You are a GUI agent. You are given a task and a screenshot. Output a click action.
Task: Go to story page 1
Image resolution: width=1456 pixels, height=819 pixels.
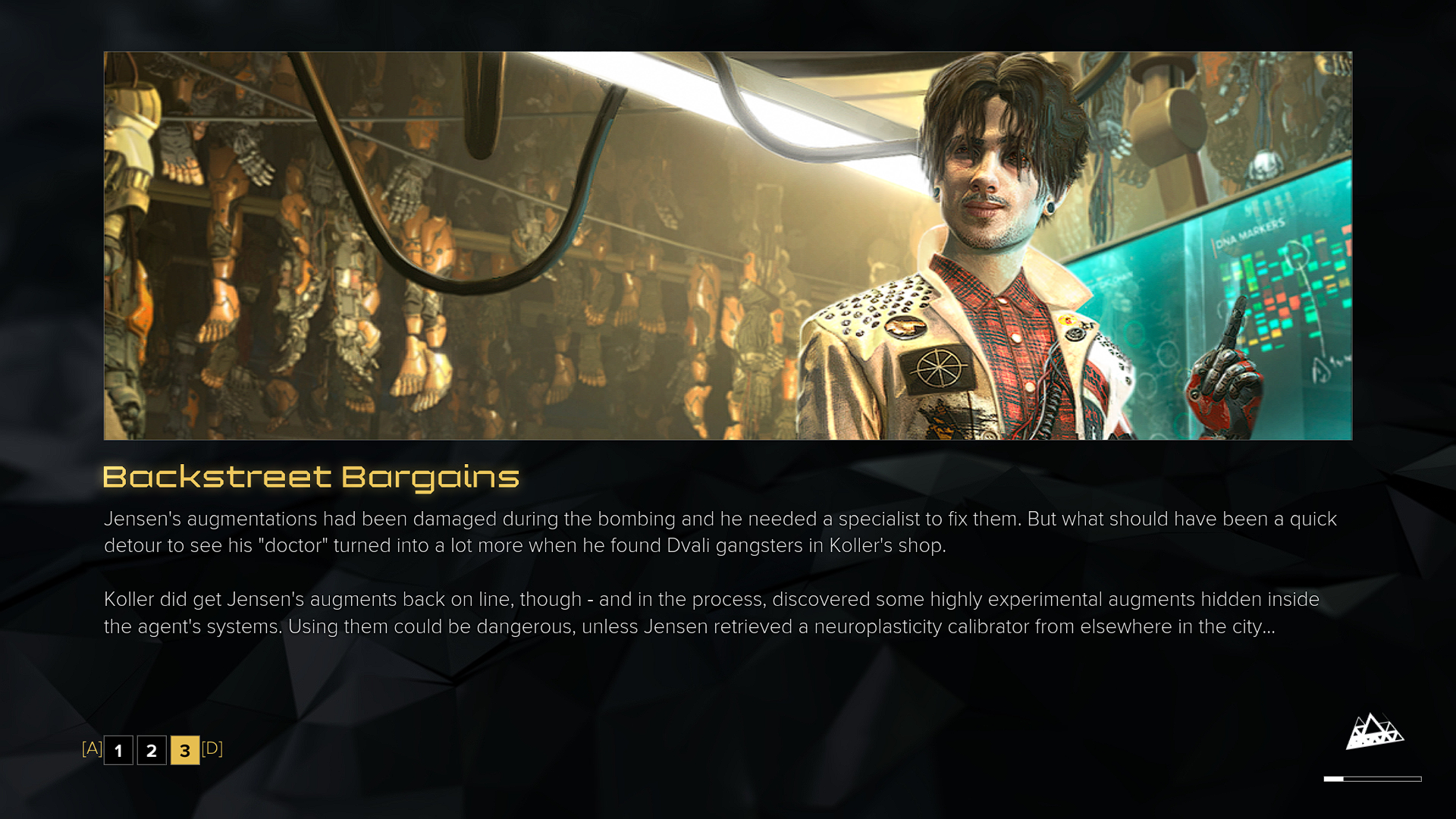click(118, 750)
